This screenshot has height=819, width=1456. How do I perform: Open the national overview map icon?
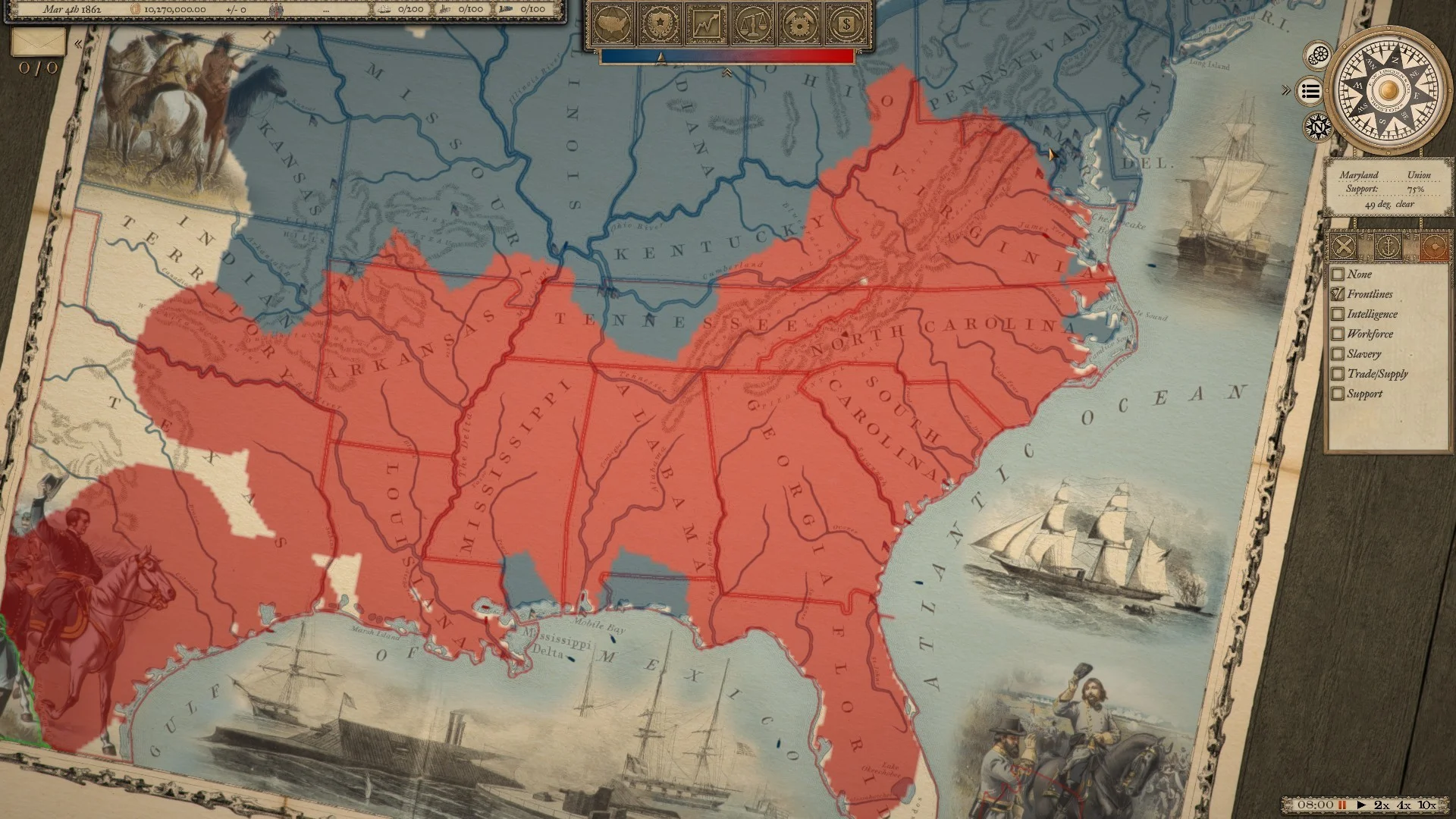612,24
